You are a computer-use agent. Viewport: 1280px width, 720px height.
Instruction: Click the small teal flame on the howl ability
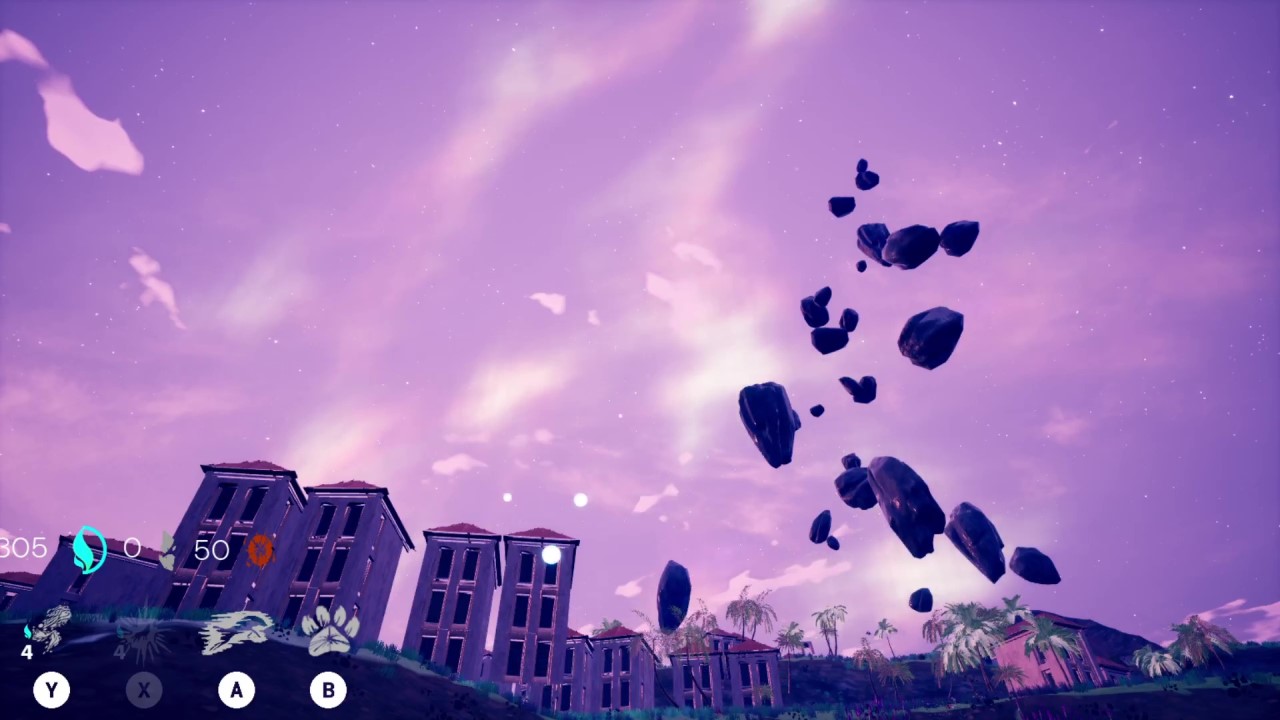27,630
